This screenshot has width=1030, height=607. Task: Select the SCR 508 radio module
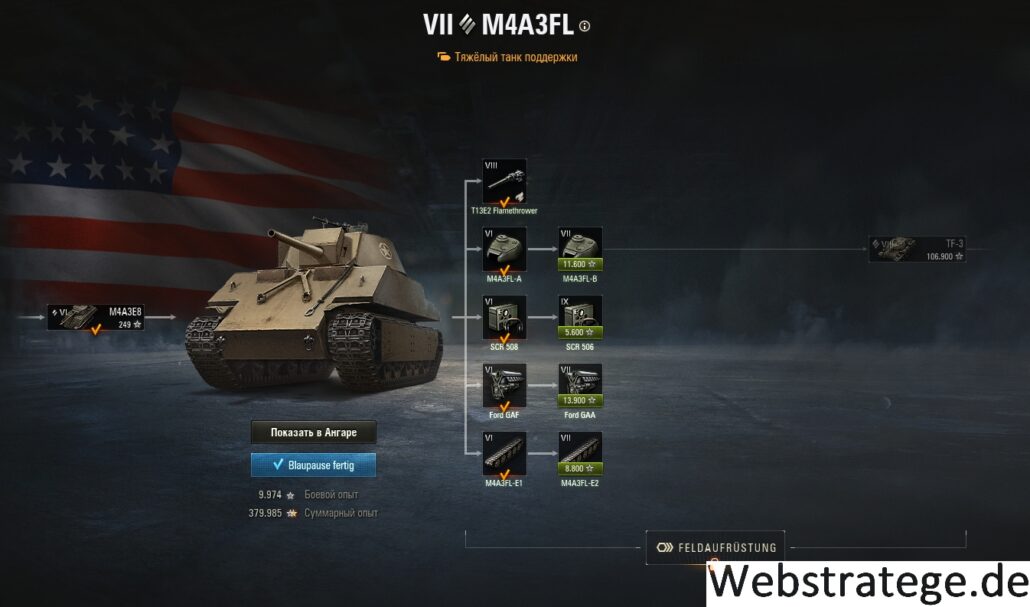coord(504,317)
